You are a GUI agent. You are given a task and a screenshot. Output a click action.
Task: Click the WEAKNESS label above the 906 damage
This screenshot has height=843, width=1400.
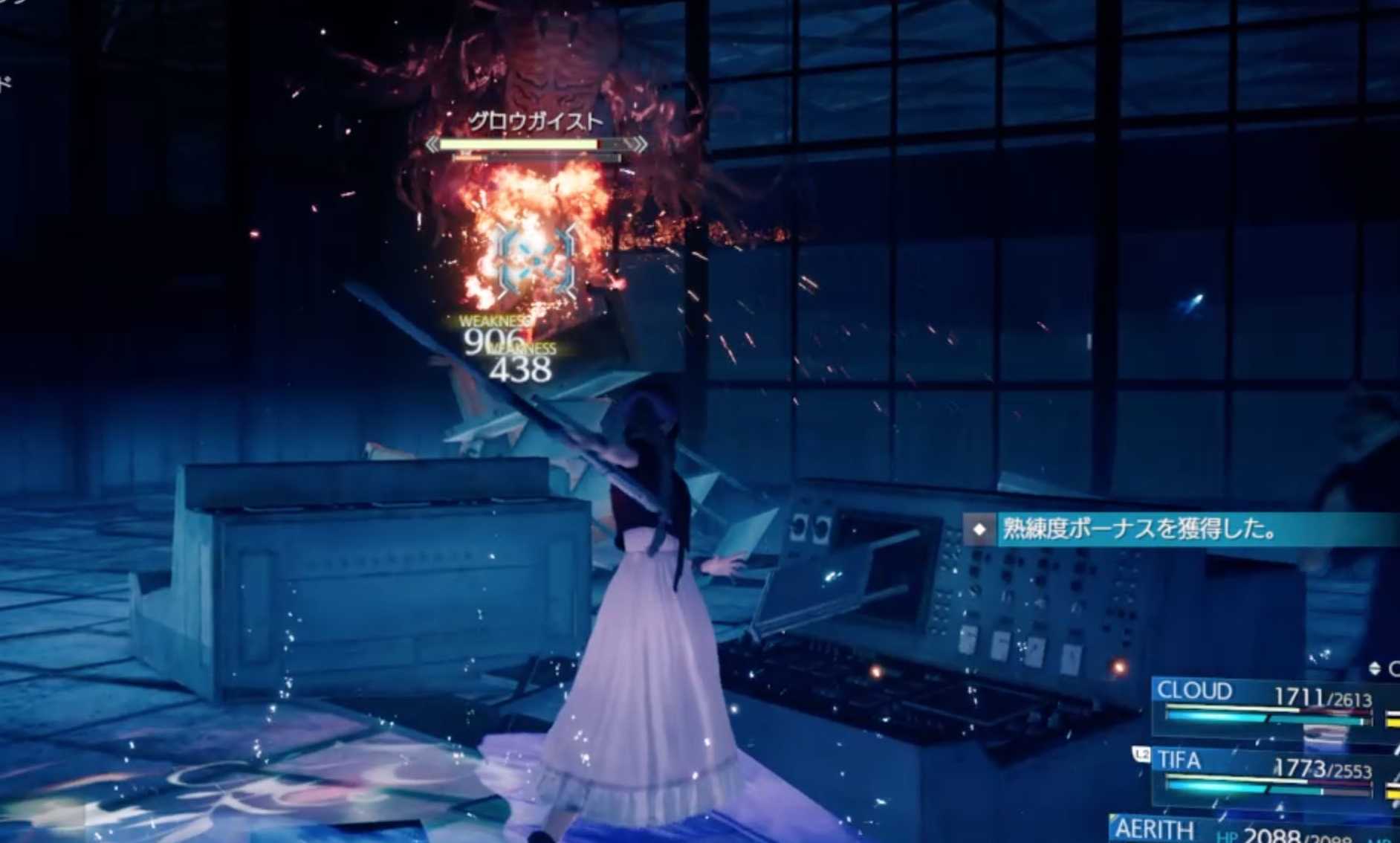coord(493,321)
